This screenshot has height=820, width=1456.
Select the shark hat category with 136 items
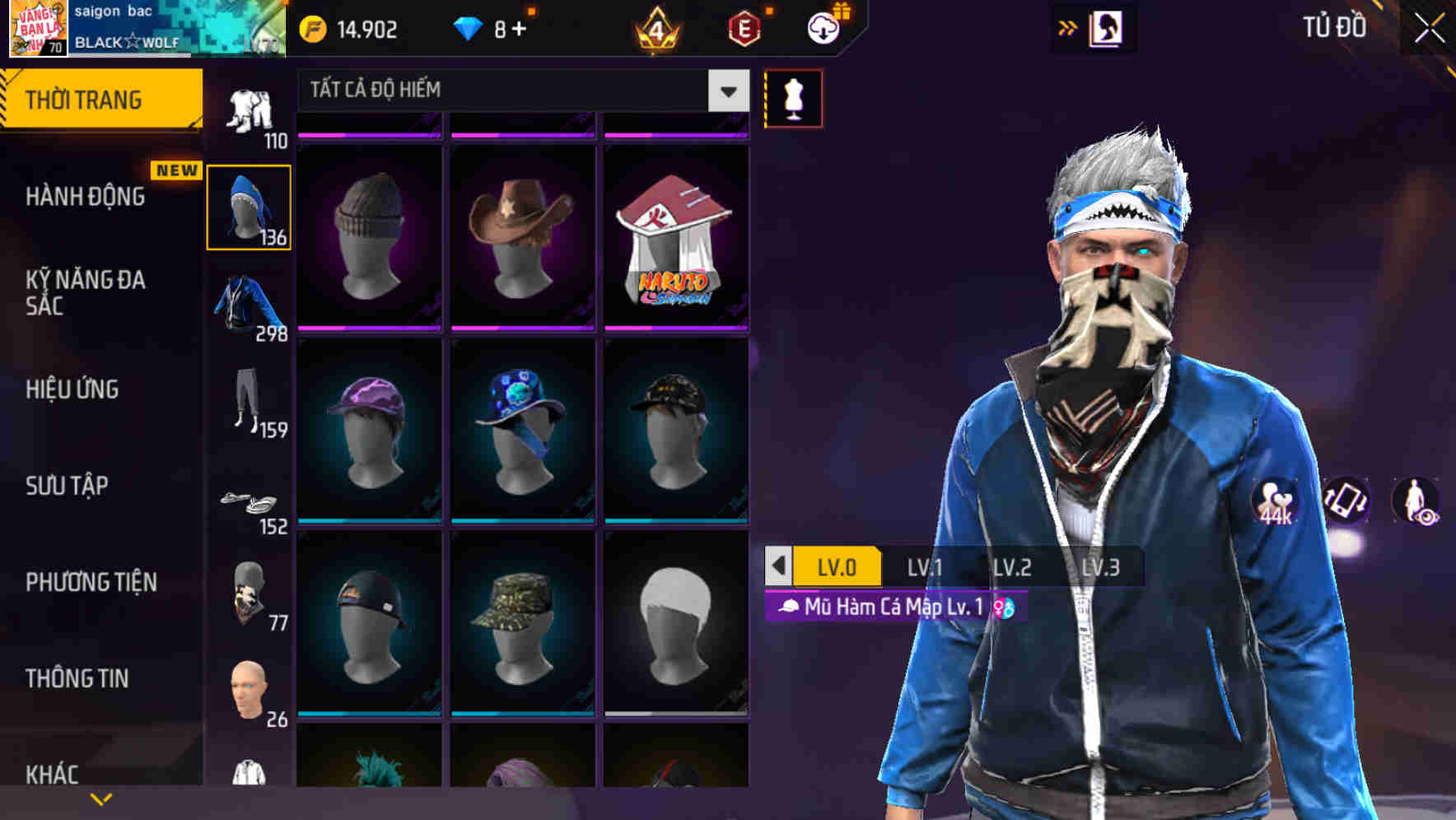[x=248, y=206]
